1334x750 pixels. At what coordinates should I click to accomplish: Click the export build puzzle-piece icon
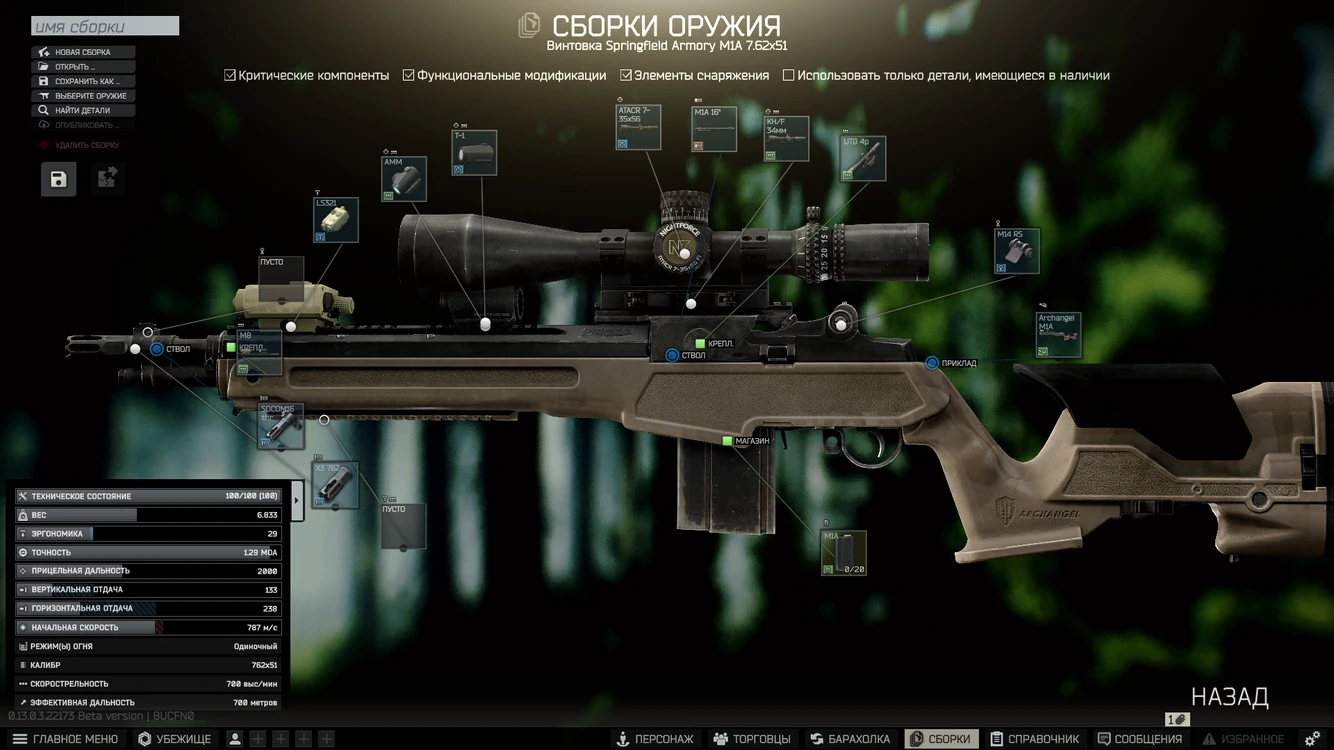pyautogui.click(x=106, y=177)
